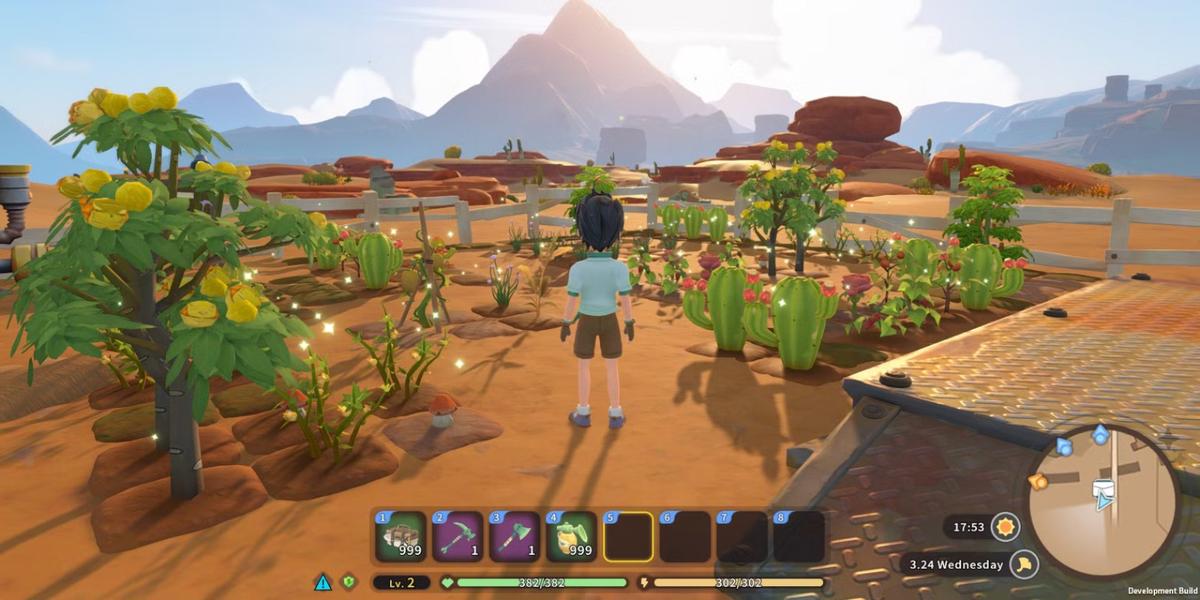Equip the green axe in hotbar slot 3
Viewport: 1200px width, 600px height.
[514, 538]
